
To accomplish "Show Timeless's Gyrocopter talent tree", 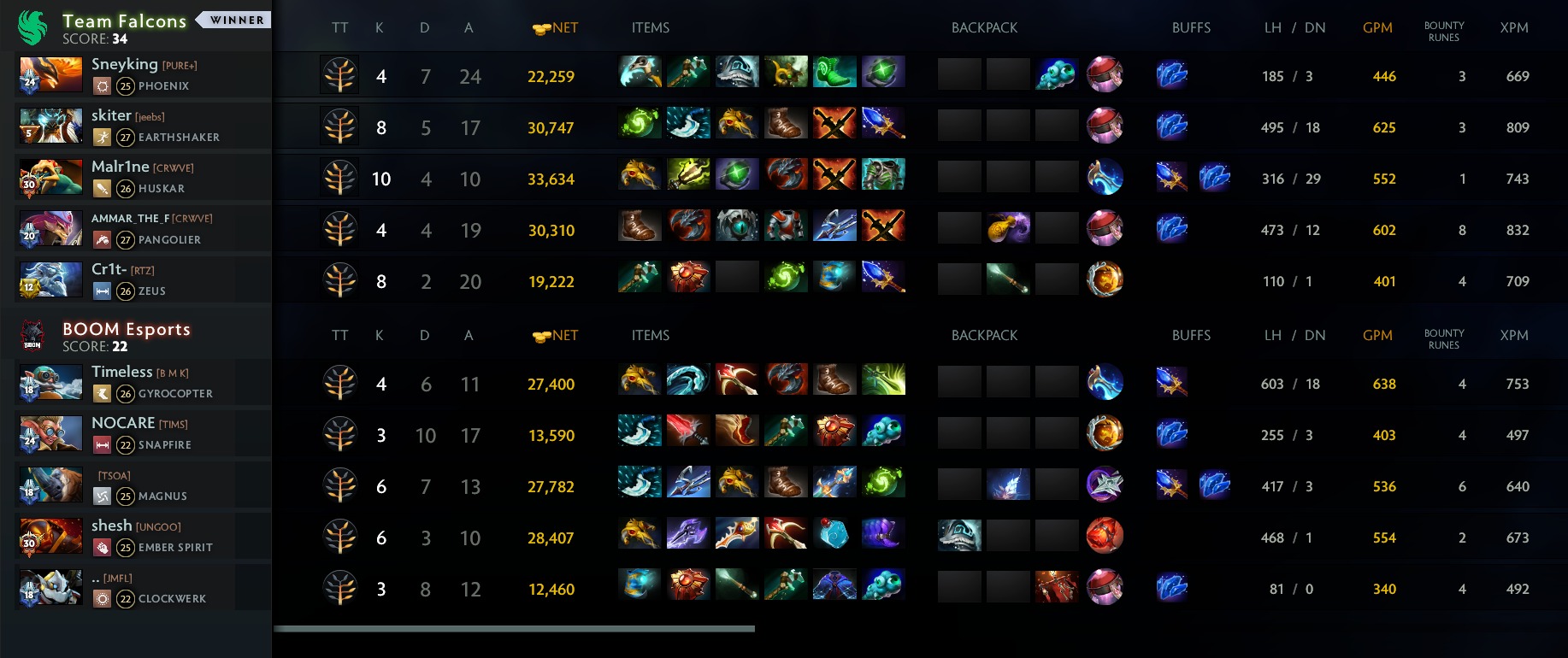I will (339, 384).
